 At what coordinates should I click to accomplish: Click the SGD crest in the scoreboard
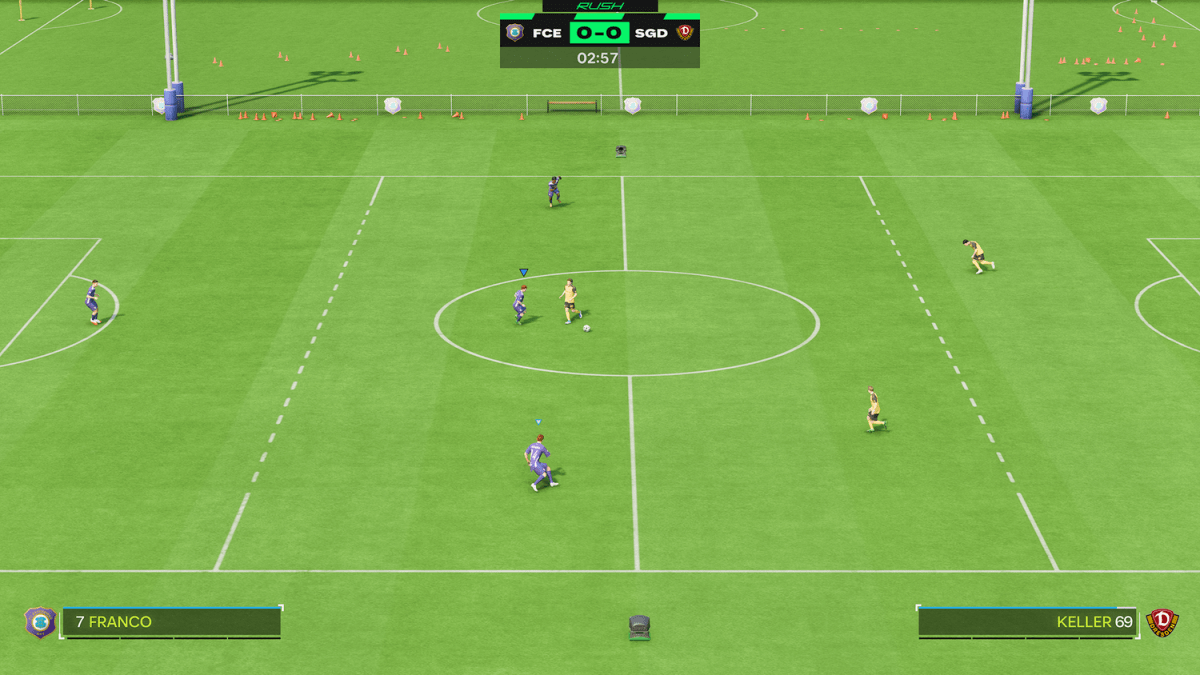pos(685,33)
